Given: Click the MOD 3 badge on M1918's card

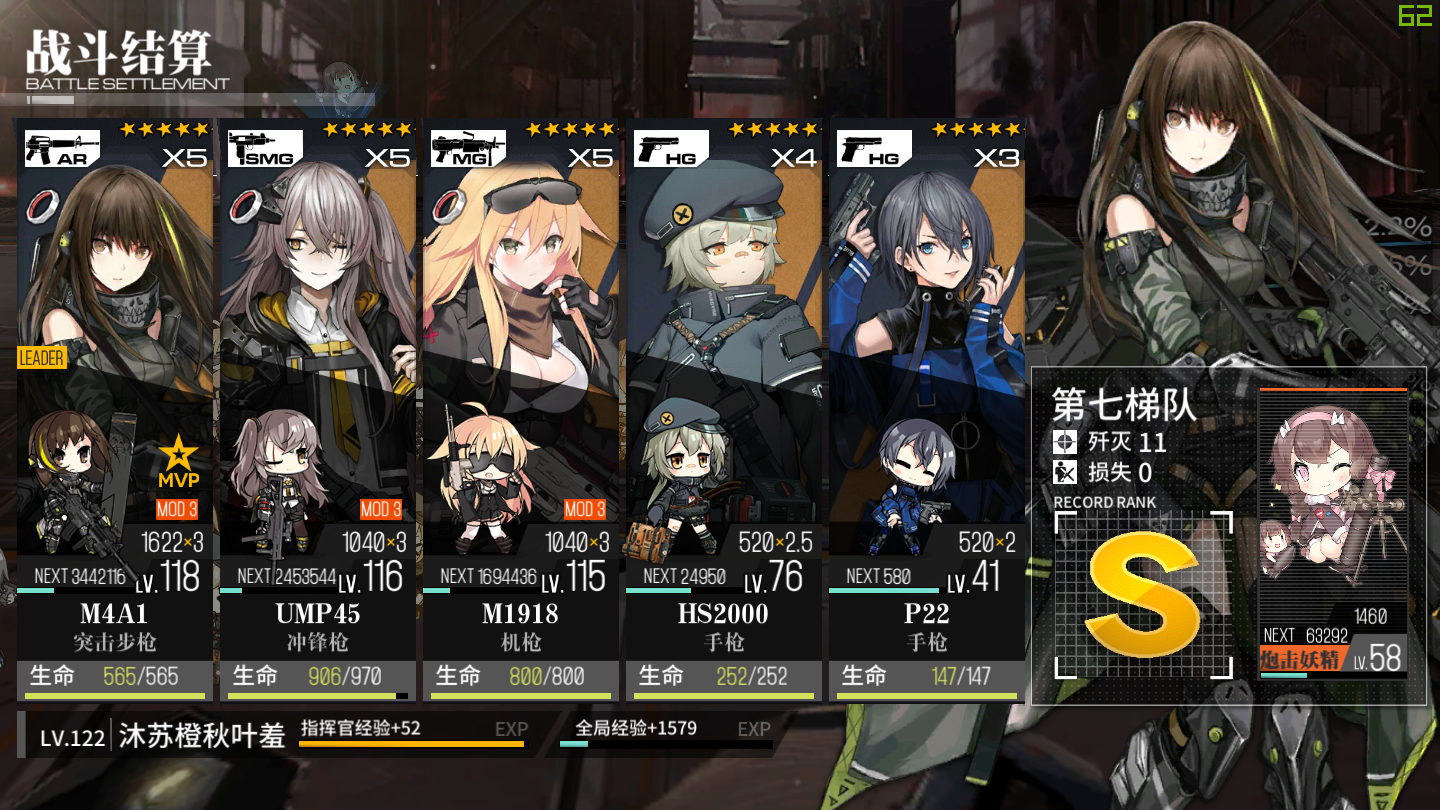Looking at the screenshot, I should click(x=585, y=509).
